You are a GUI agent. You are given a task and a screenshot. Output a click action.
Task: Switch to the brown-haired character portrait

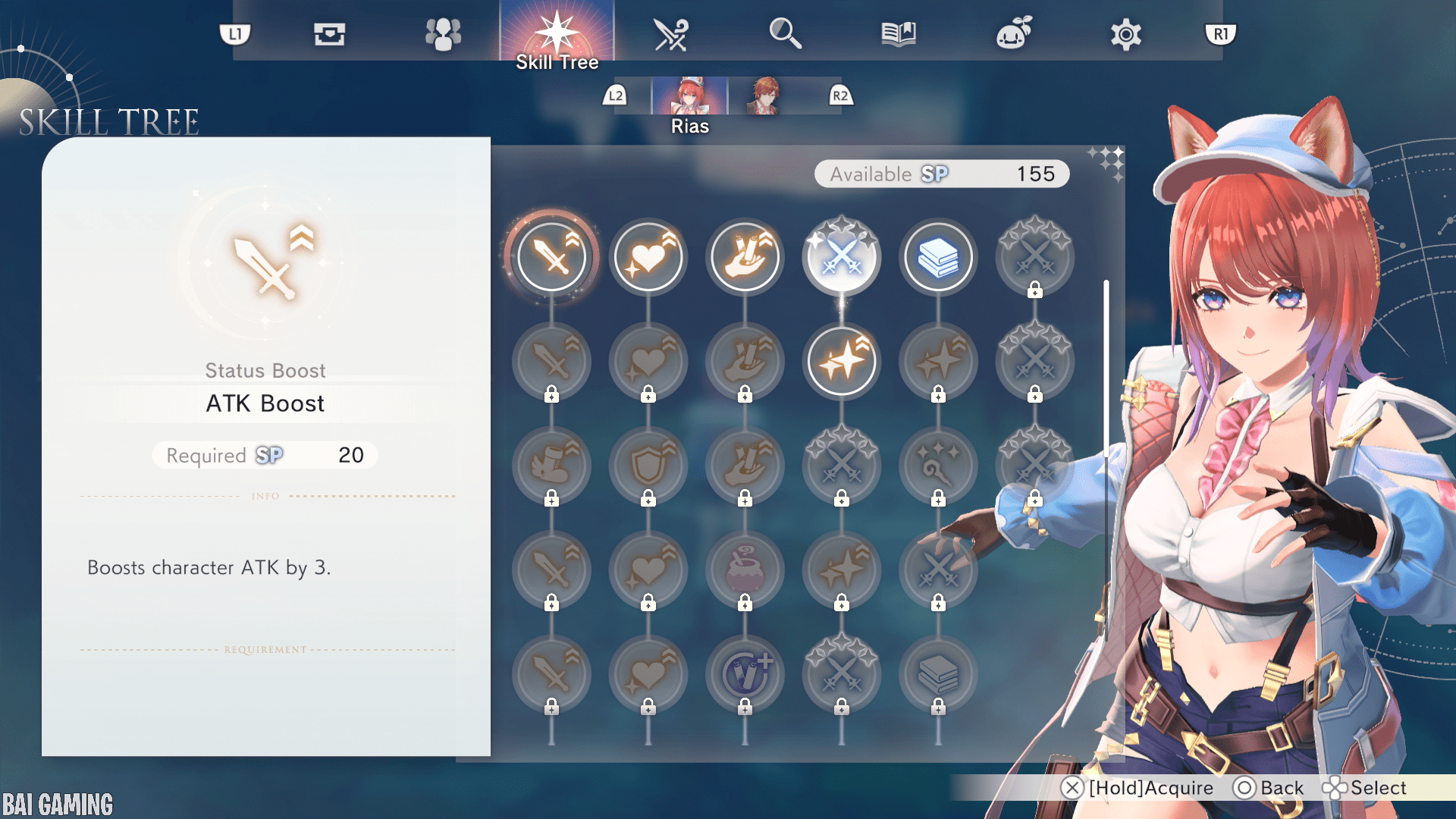pos(764,97)
